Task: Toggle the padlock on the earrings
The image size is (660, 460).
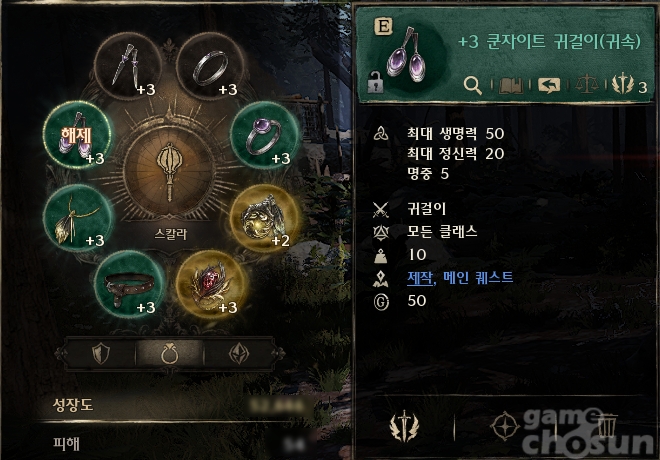Action: (376, 85)
